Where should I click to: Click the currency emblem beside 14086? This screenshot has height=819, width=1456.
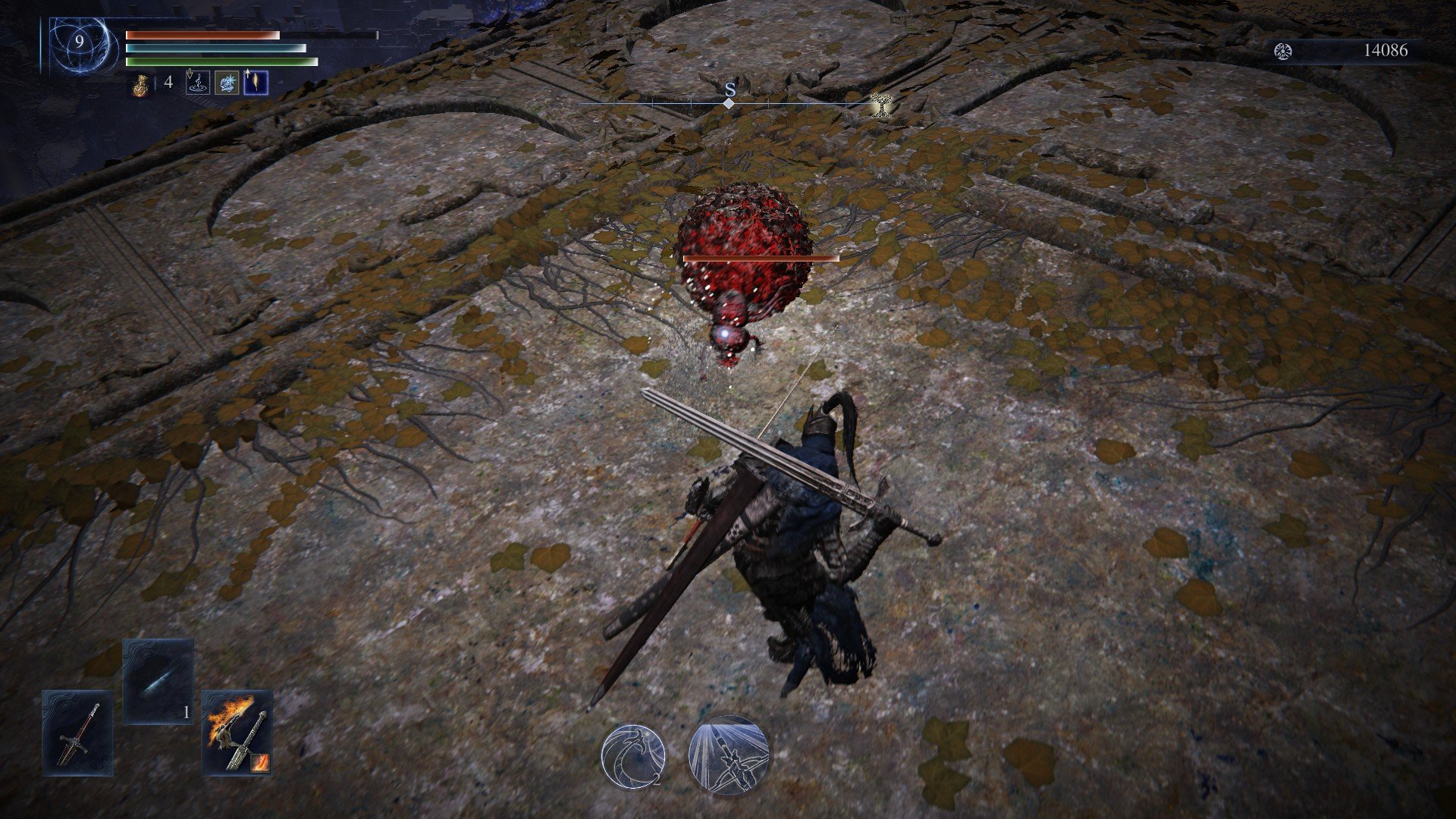[x=1283, y=51]
